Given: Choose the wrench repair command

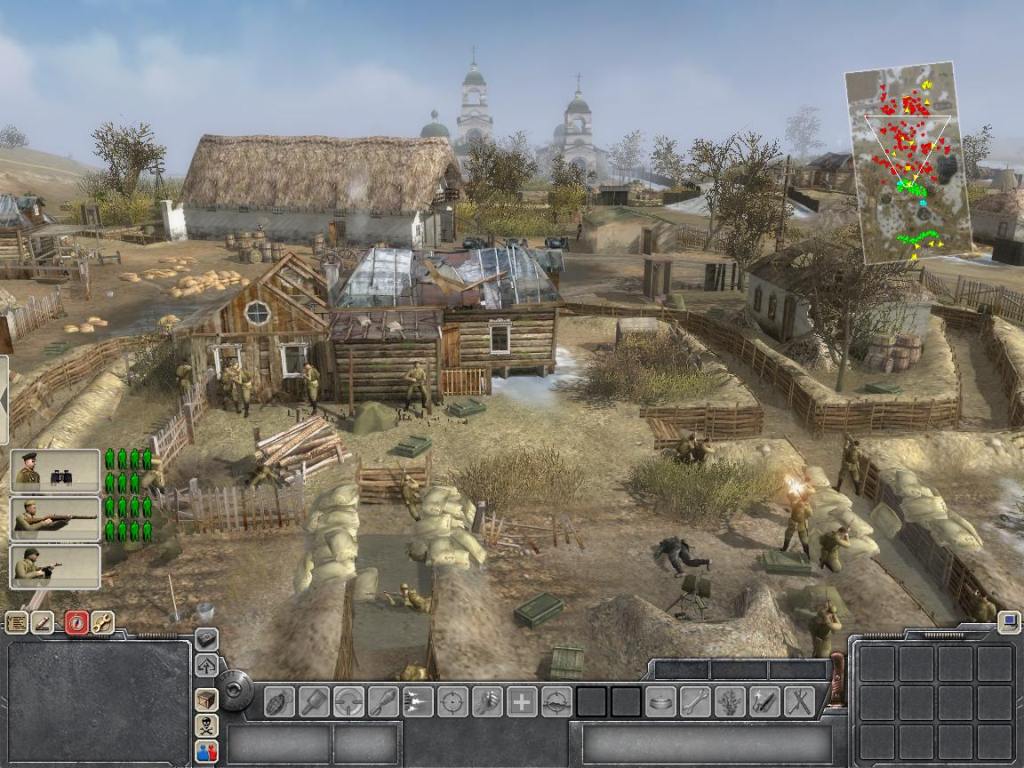Looking at the screenshot, I should (695, 701).
